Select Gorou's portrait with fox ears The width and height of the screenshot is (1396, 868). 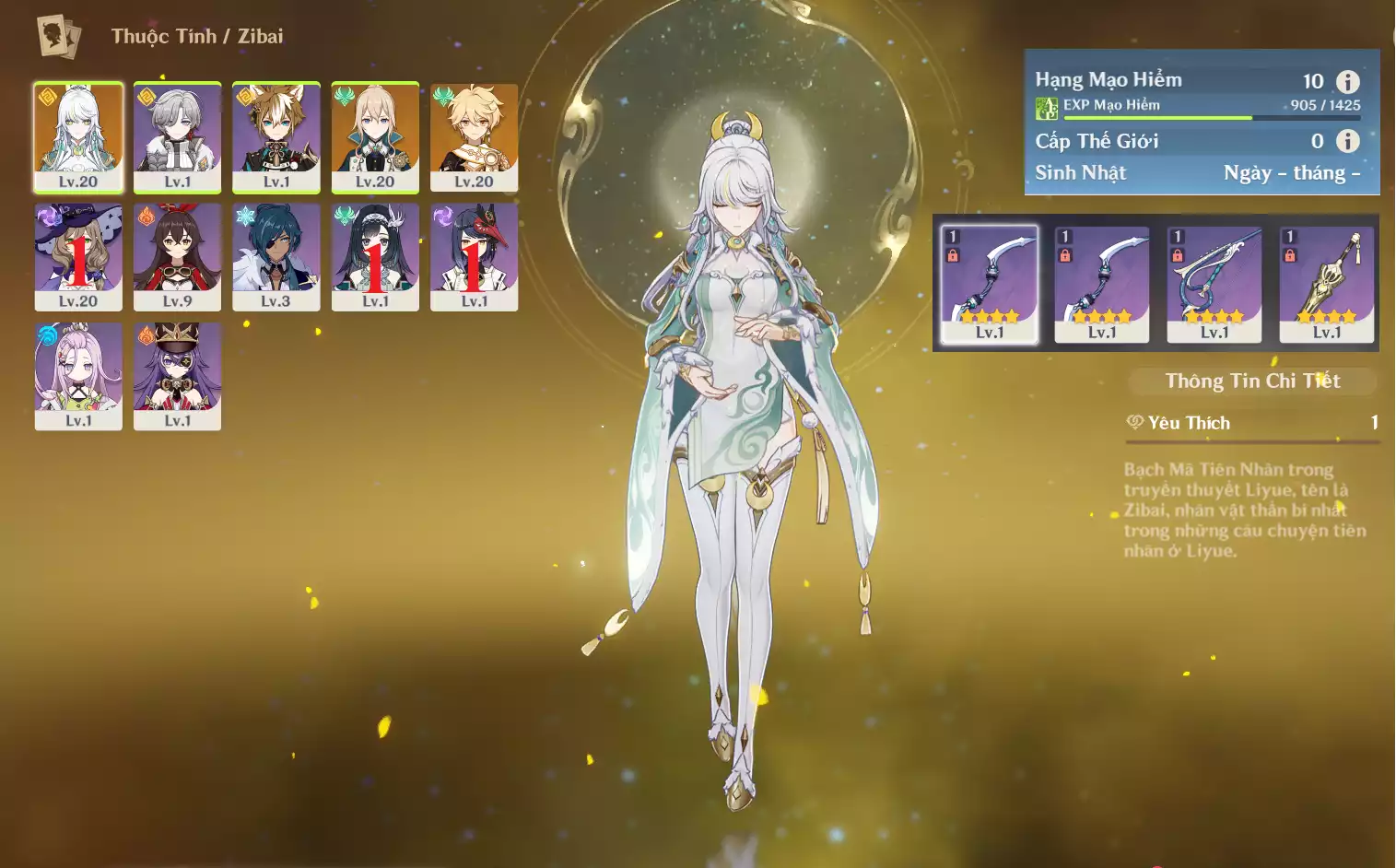(276, 136)
